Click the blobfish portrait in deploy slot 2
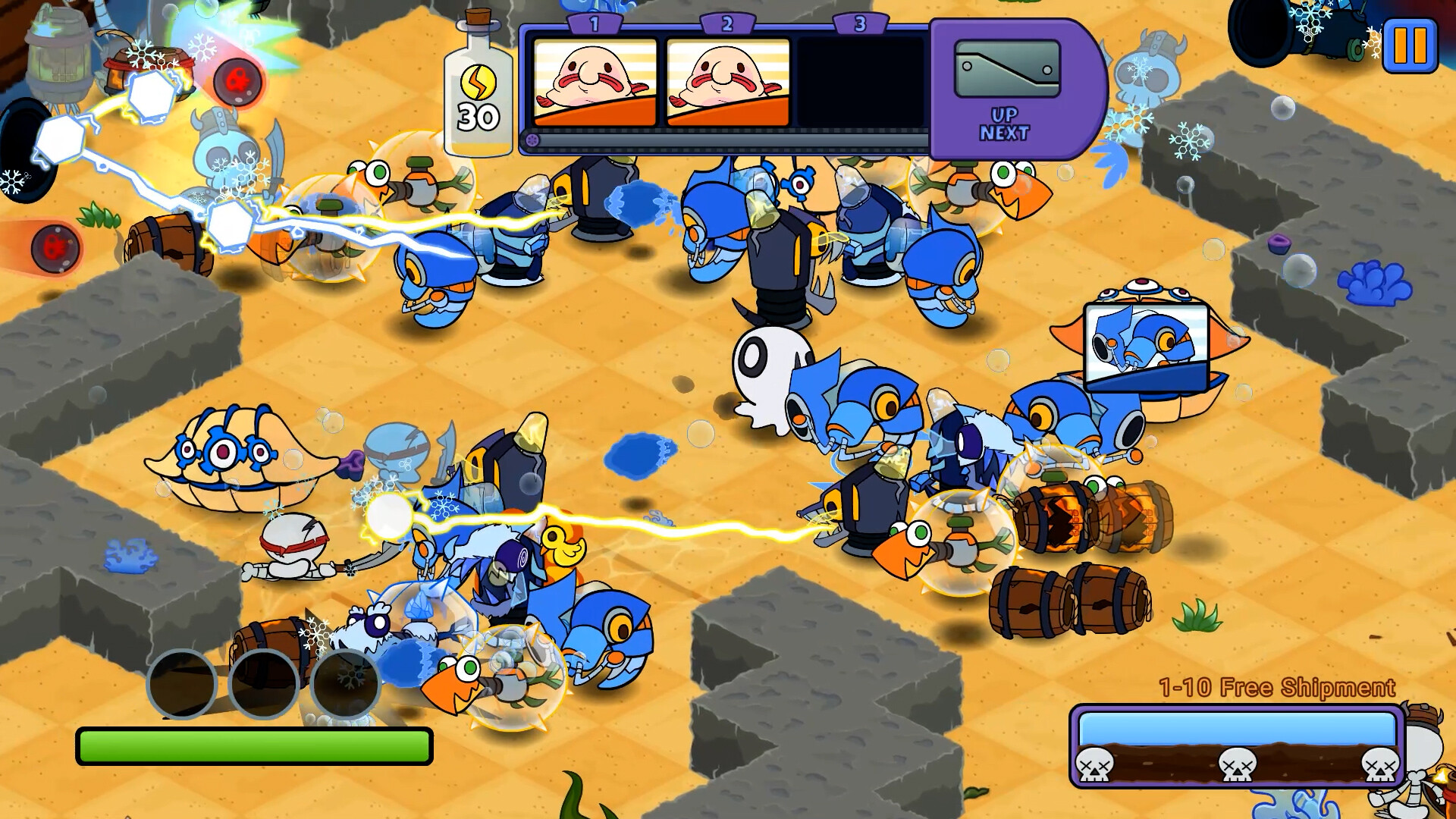Viewport: 1456px width, 819px height. pos(728,83)
